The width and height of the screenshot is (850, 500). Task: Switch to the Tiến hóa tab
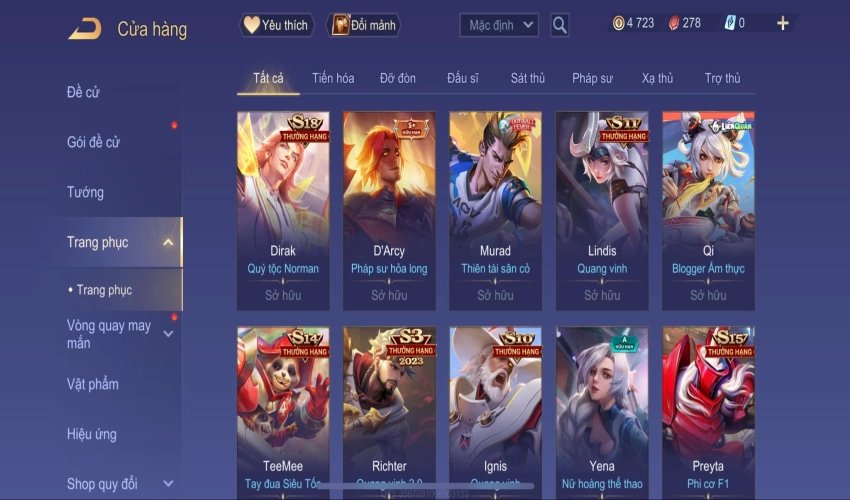[x=333, y=78]
